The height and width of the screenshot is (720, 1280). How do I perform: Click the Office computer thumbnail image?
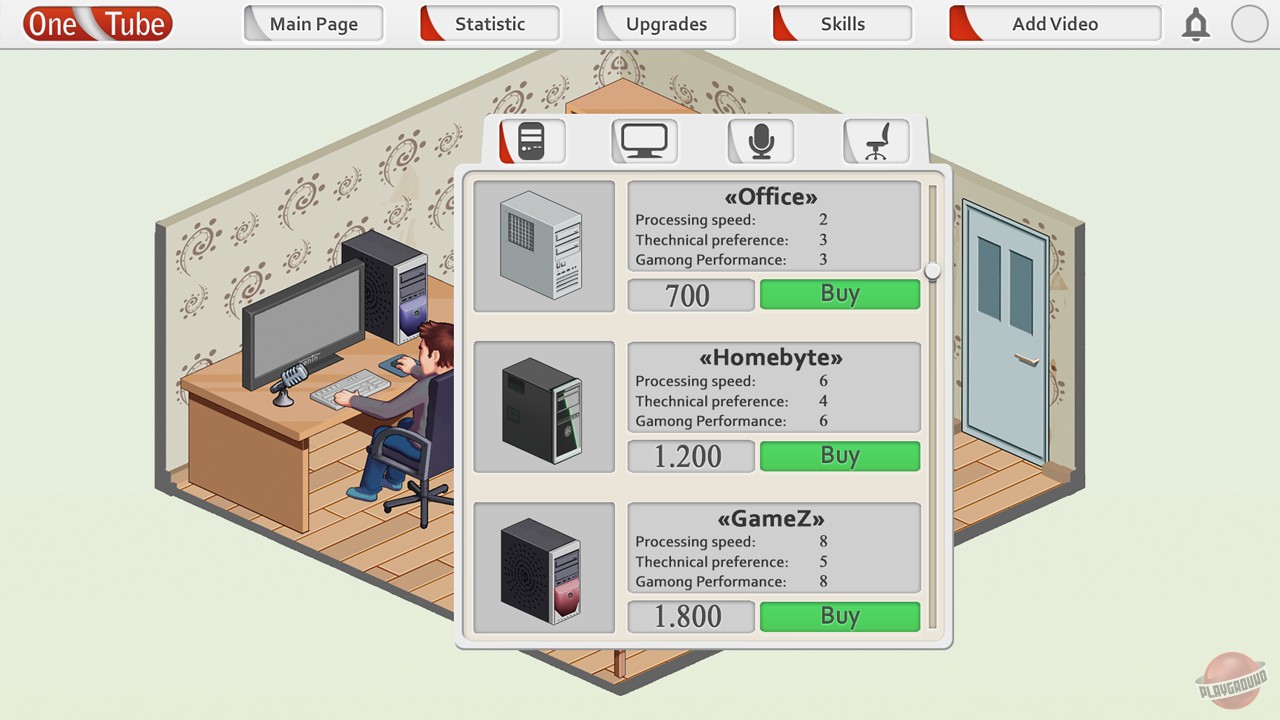click(544, 246)
